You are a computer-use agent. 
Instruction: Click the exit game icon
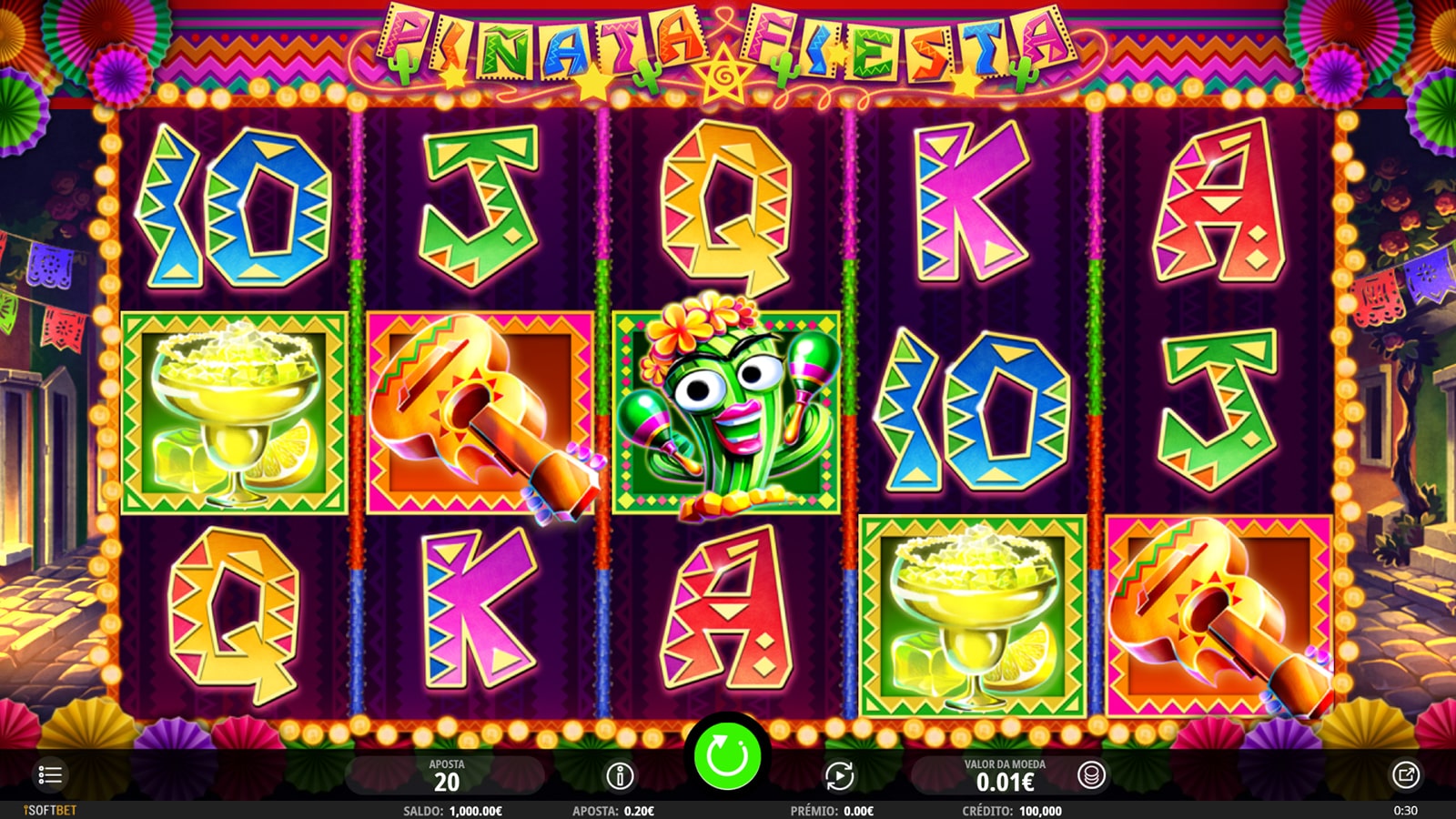(1405, 775)
